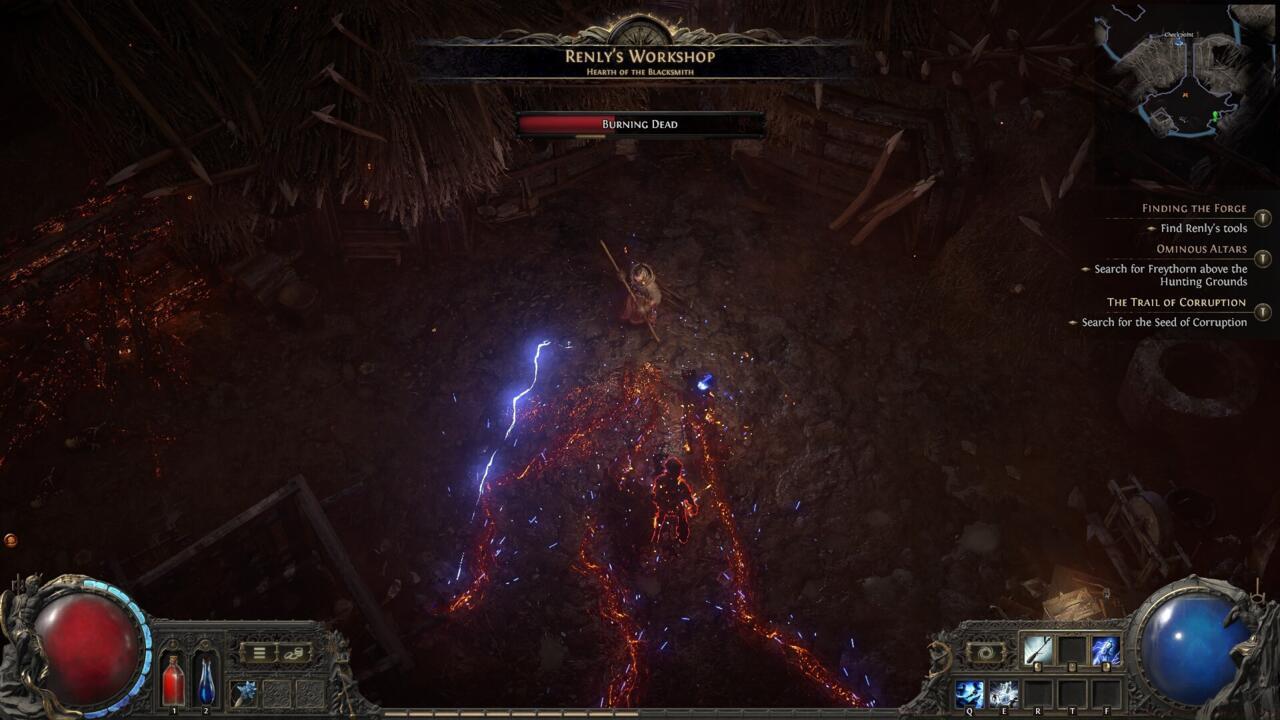Toggle the Ominous Altars pin button
The width and height of the screenshot is (1280, 720).
tap(1263, 259)
